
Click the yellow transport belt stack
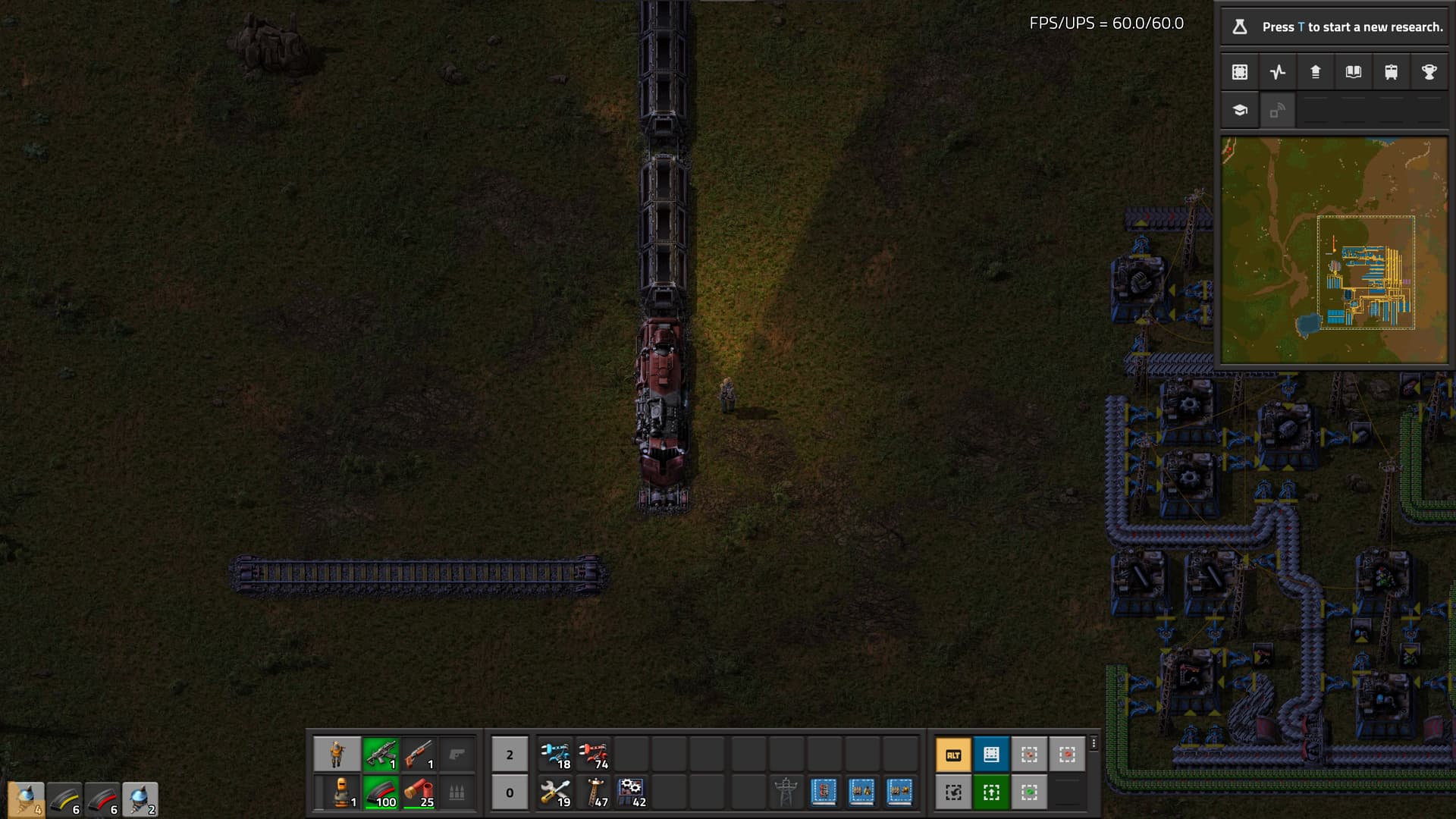(x=64, y=800)
